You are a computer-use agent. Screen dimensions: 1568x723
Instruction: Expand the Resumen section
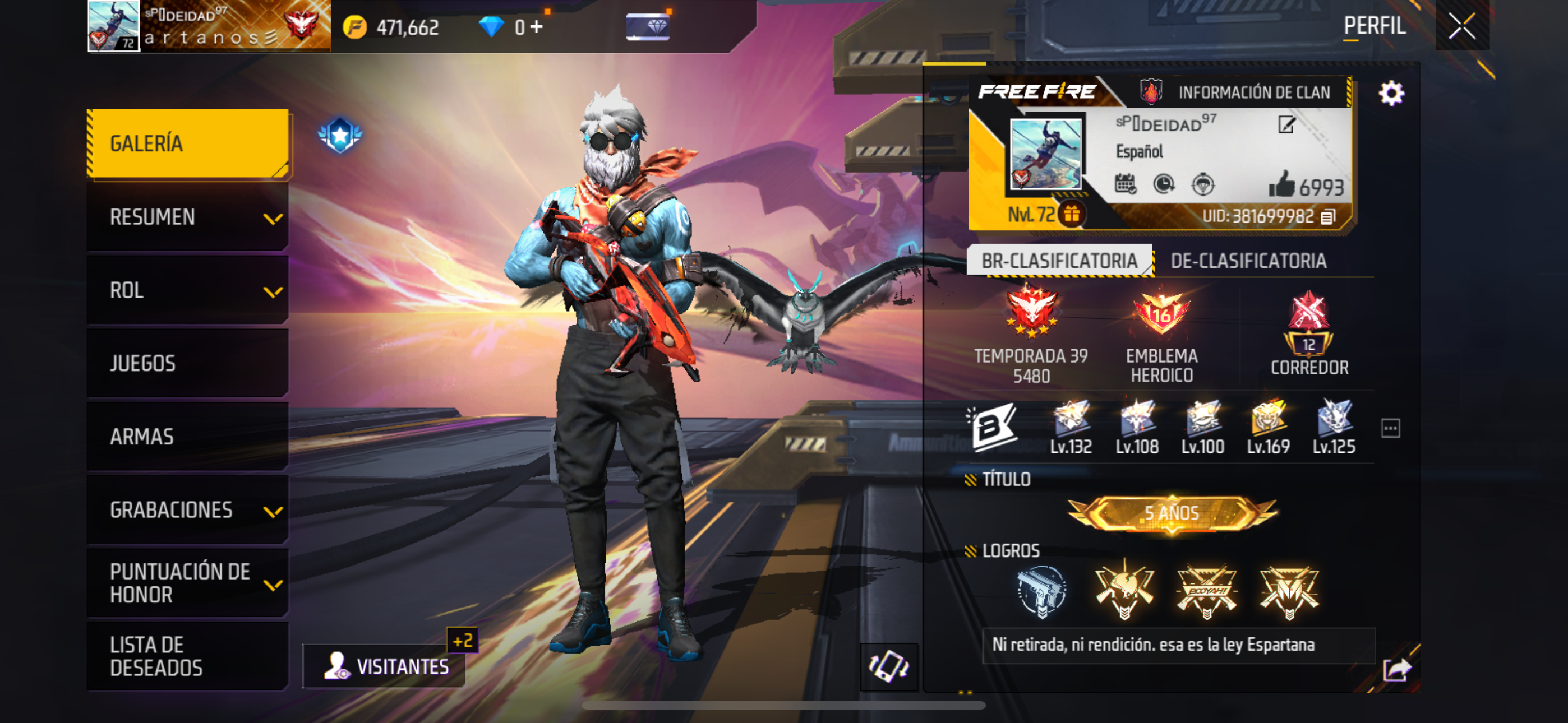pyautogui.click(x=187, y=217)
